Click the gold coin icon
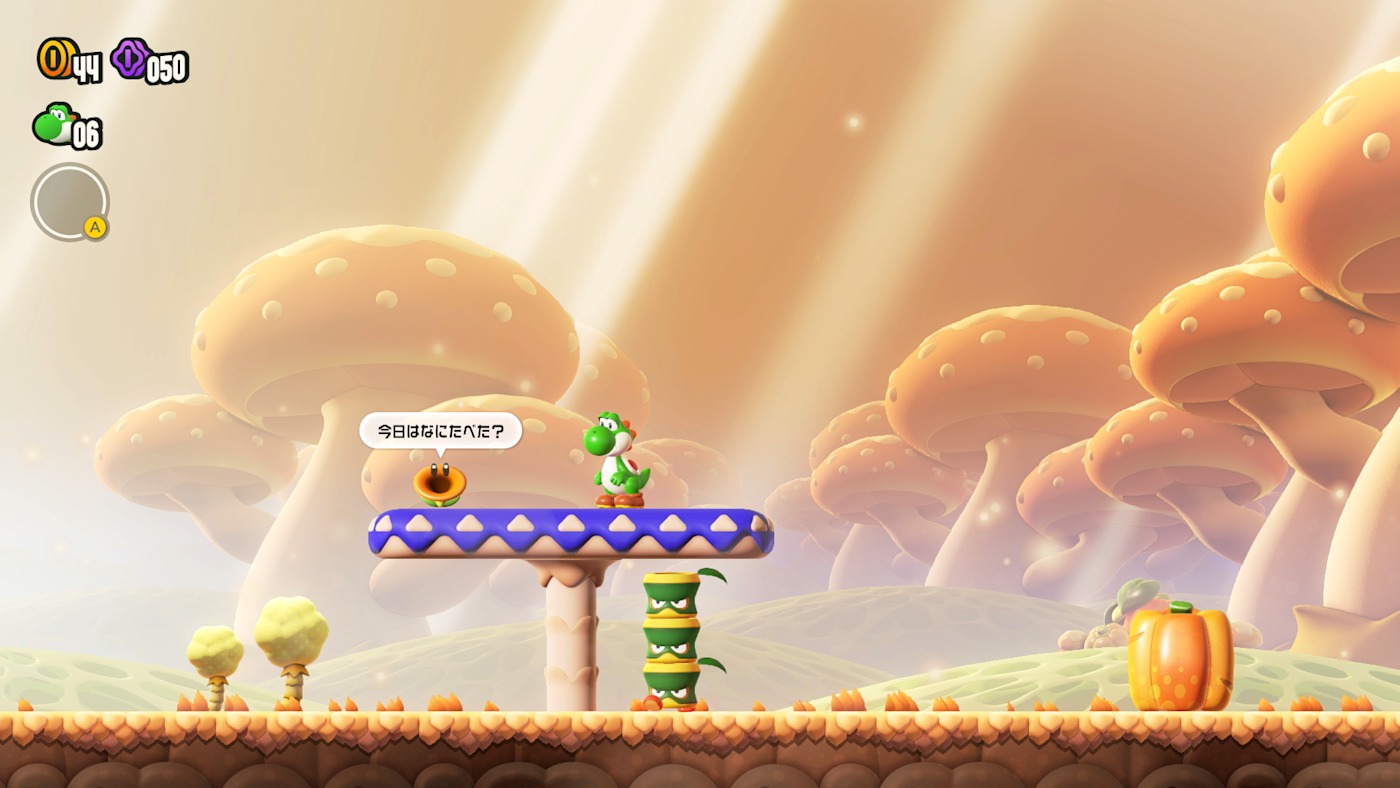The image size is (1400, 788). (x=54, y=59)
